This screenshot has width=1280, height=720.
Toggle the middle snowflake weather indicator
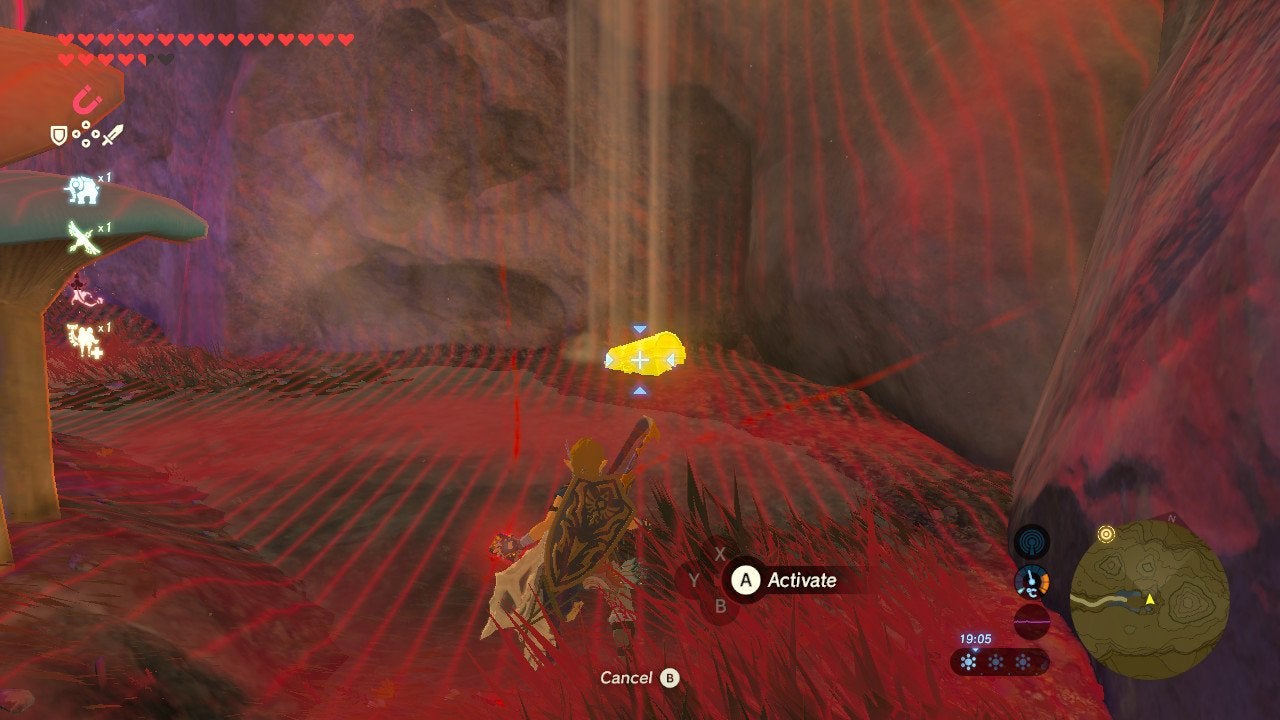[x=996, y=661]
